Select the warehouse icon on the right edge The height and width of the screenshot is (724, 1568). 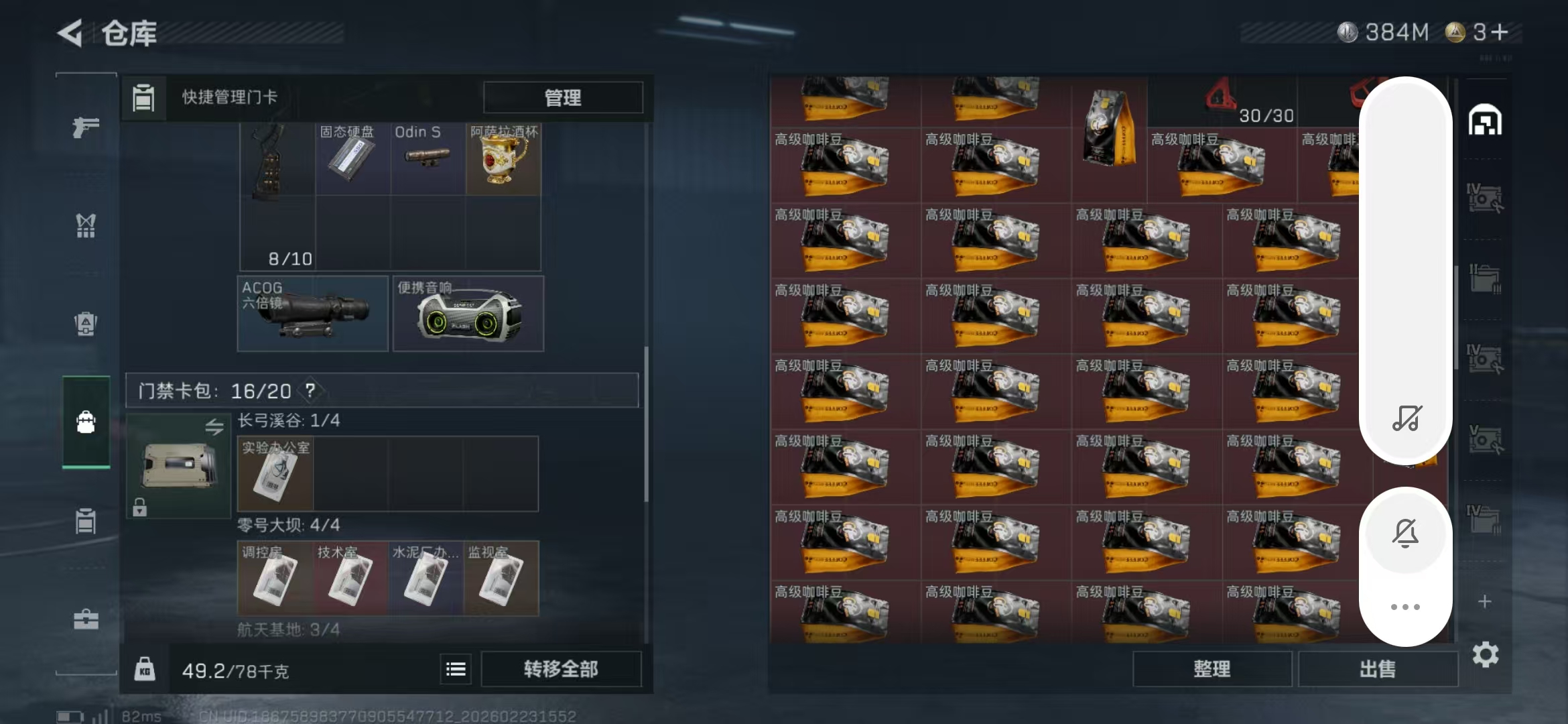[1486, 121]
